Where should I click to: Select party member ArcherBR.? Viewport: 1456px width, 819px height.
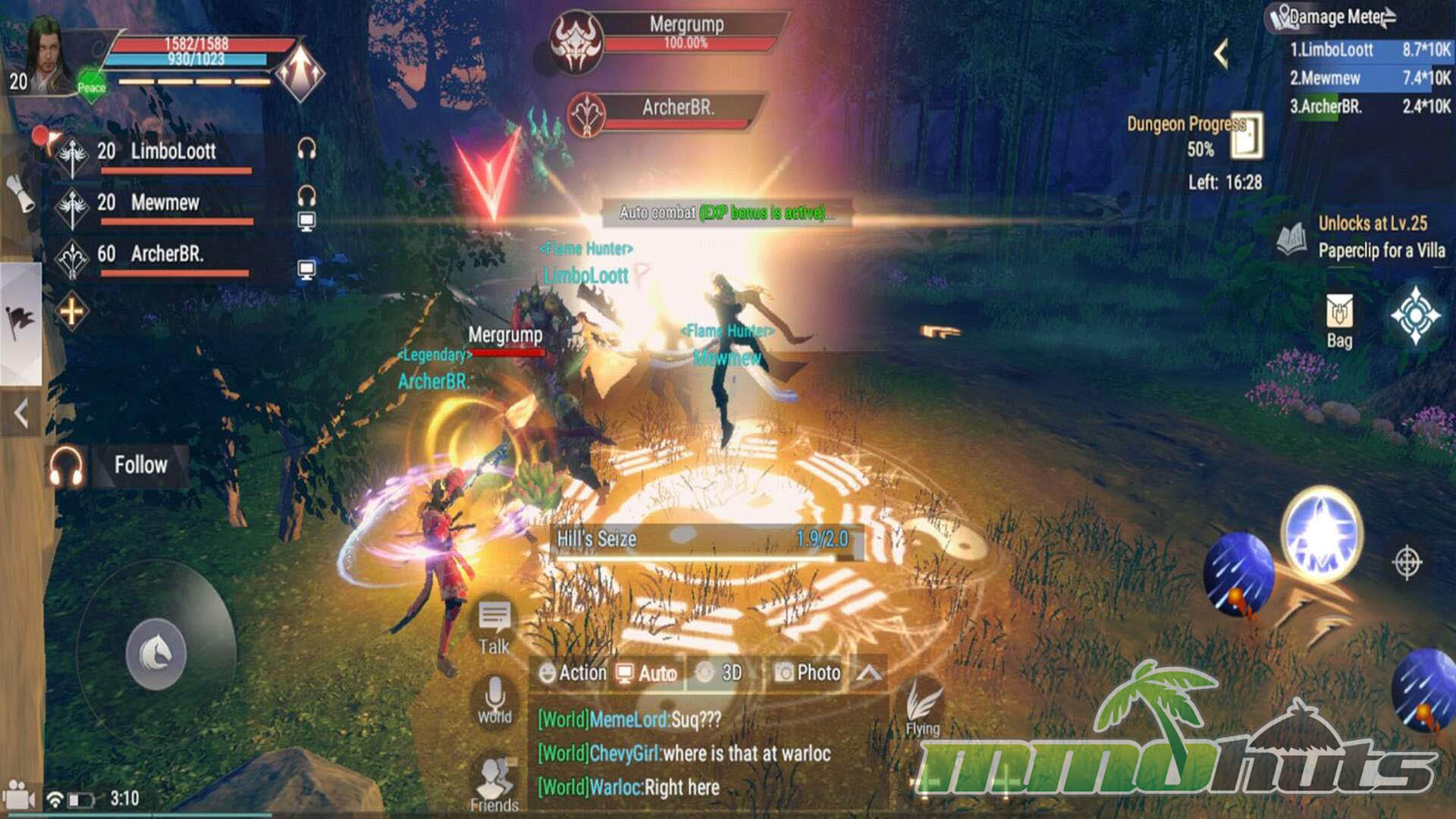click(167, 254)
